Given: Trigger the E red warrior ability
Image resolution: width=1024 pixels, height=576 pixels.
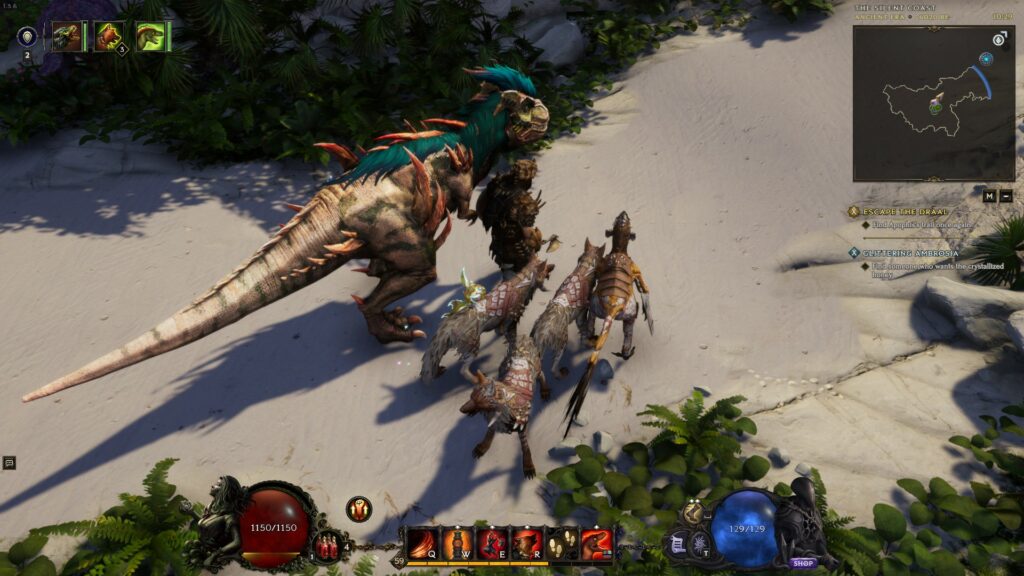Looking at the screenshot, I should point(492,544).
